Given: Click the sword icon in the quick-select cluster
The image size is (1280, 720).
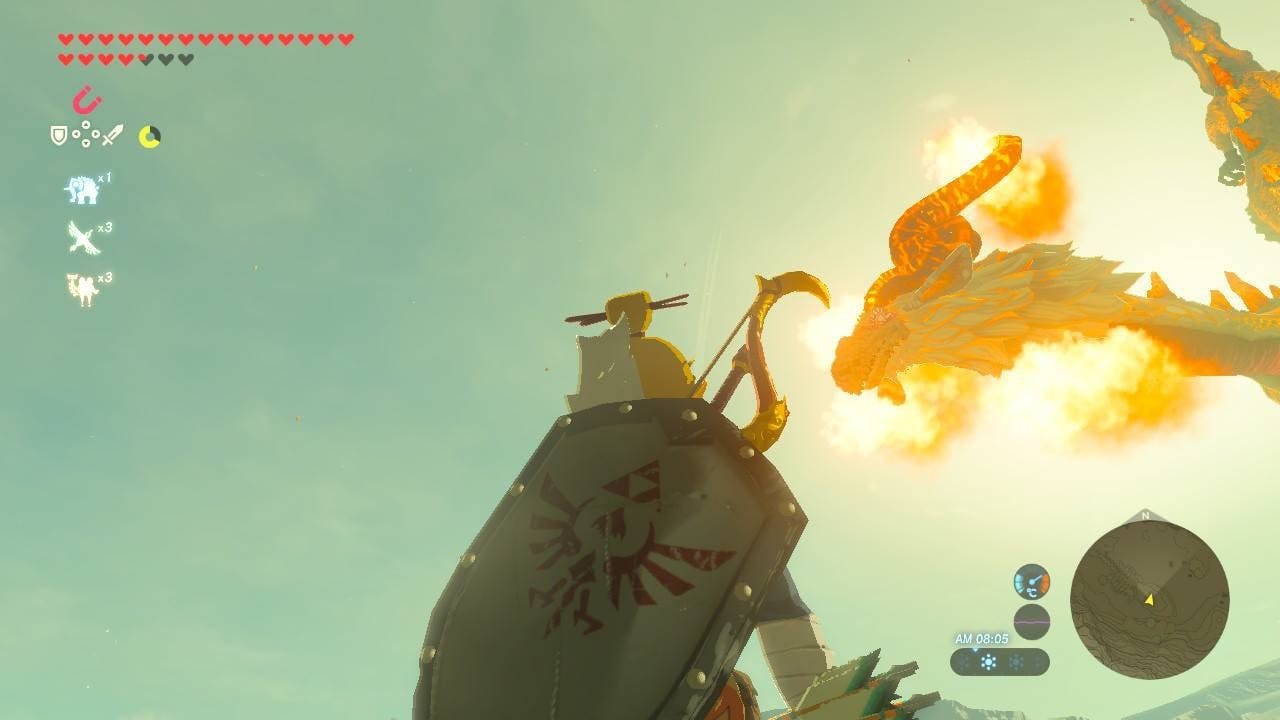Looking at the screenshot, I should (113, 135).
